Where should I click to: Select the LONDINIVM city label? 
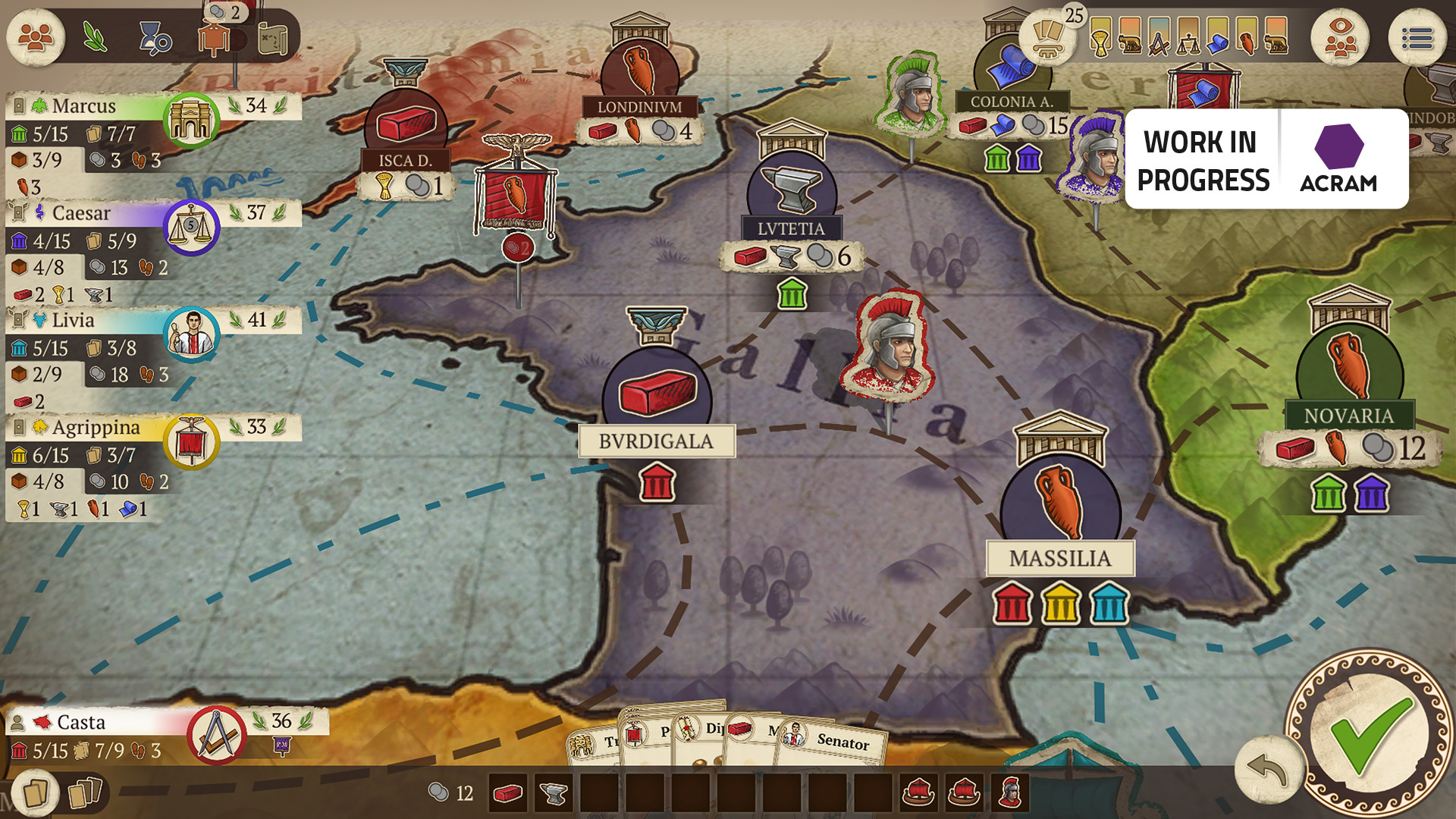(x=639, y=107)
